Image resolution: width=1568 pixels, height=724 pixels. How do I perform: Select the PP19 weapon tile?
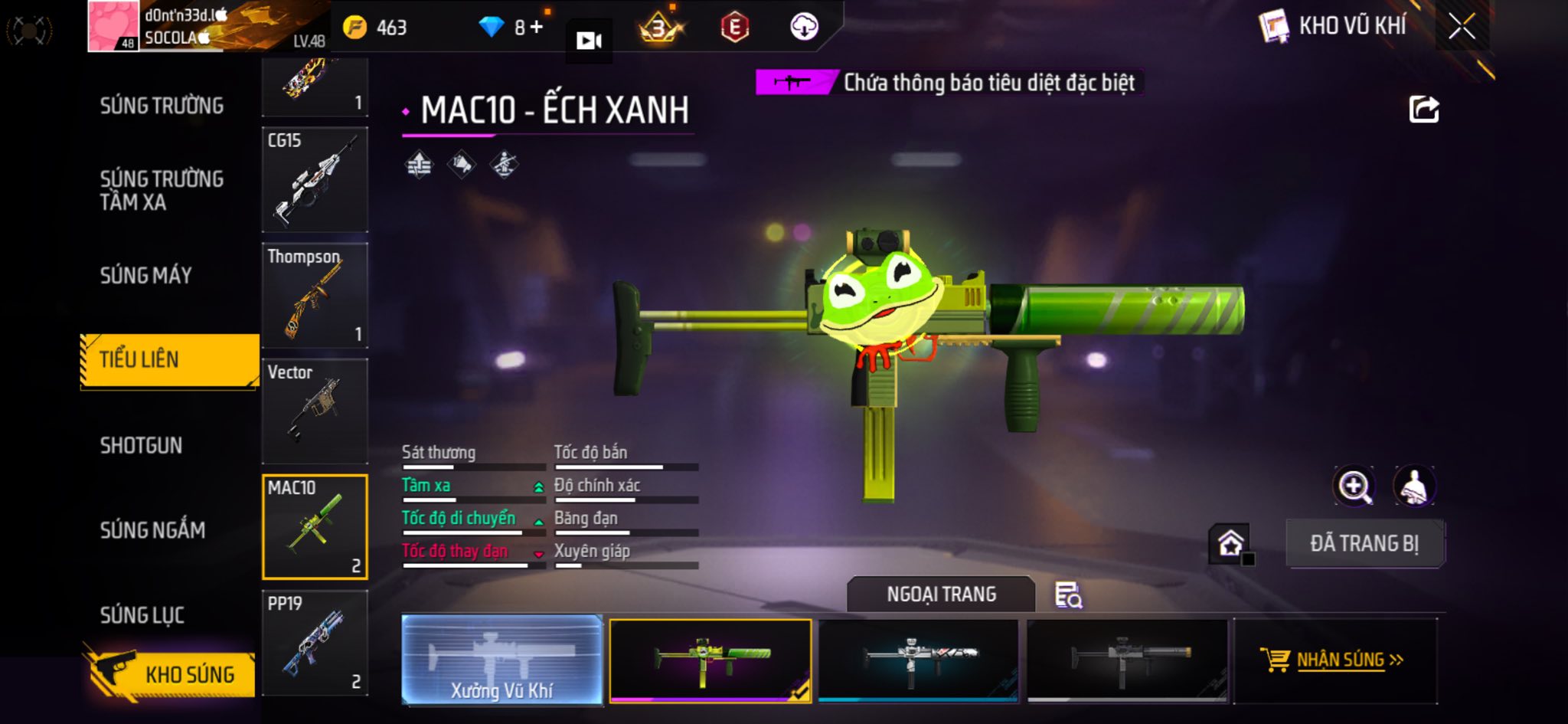click(315, 643)
